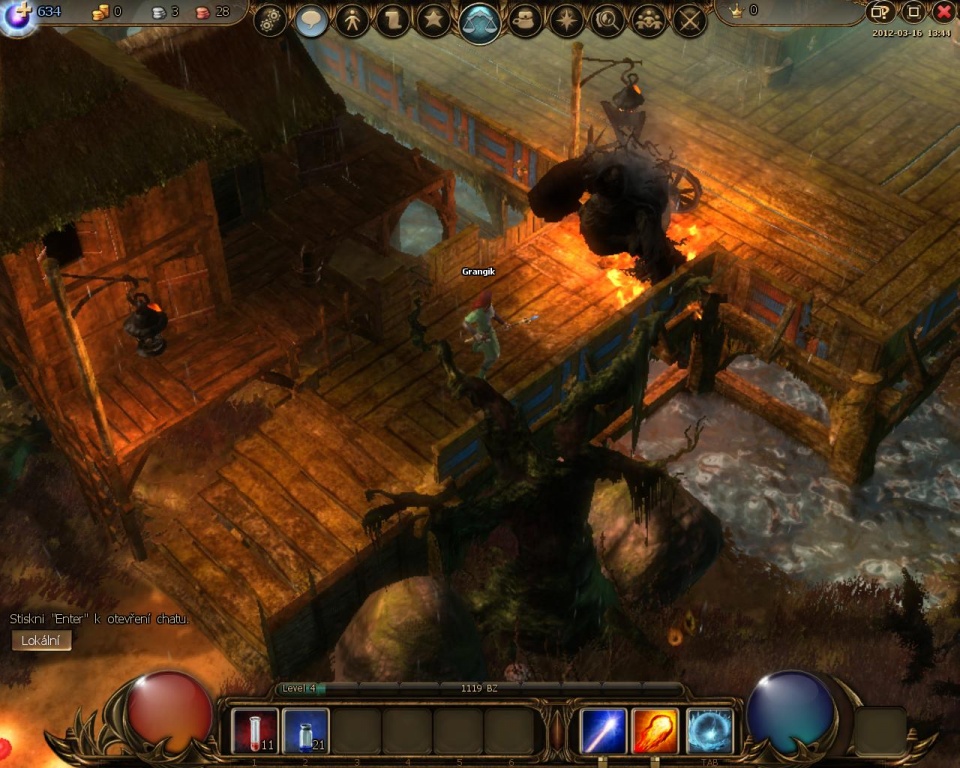Select the fireball skill
Screen dimensions: 960x768
(655, 731)
